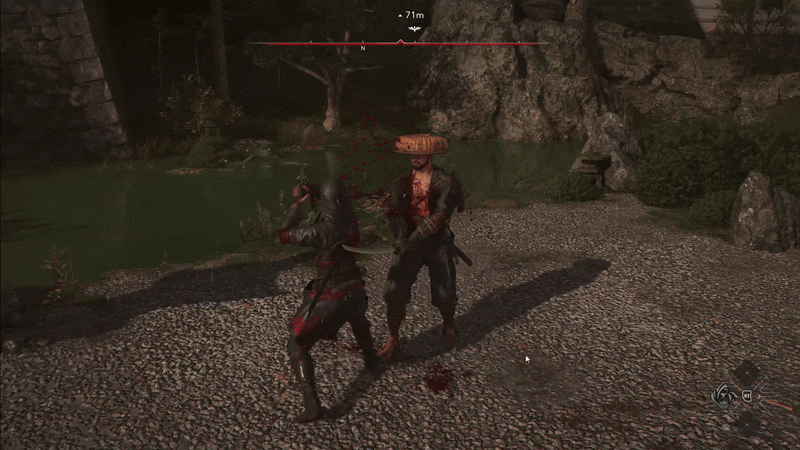Viewport: 800px width, 450px height.
Task: Click the red compass bar
Action: point(300,44)
